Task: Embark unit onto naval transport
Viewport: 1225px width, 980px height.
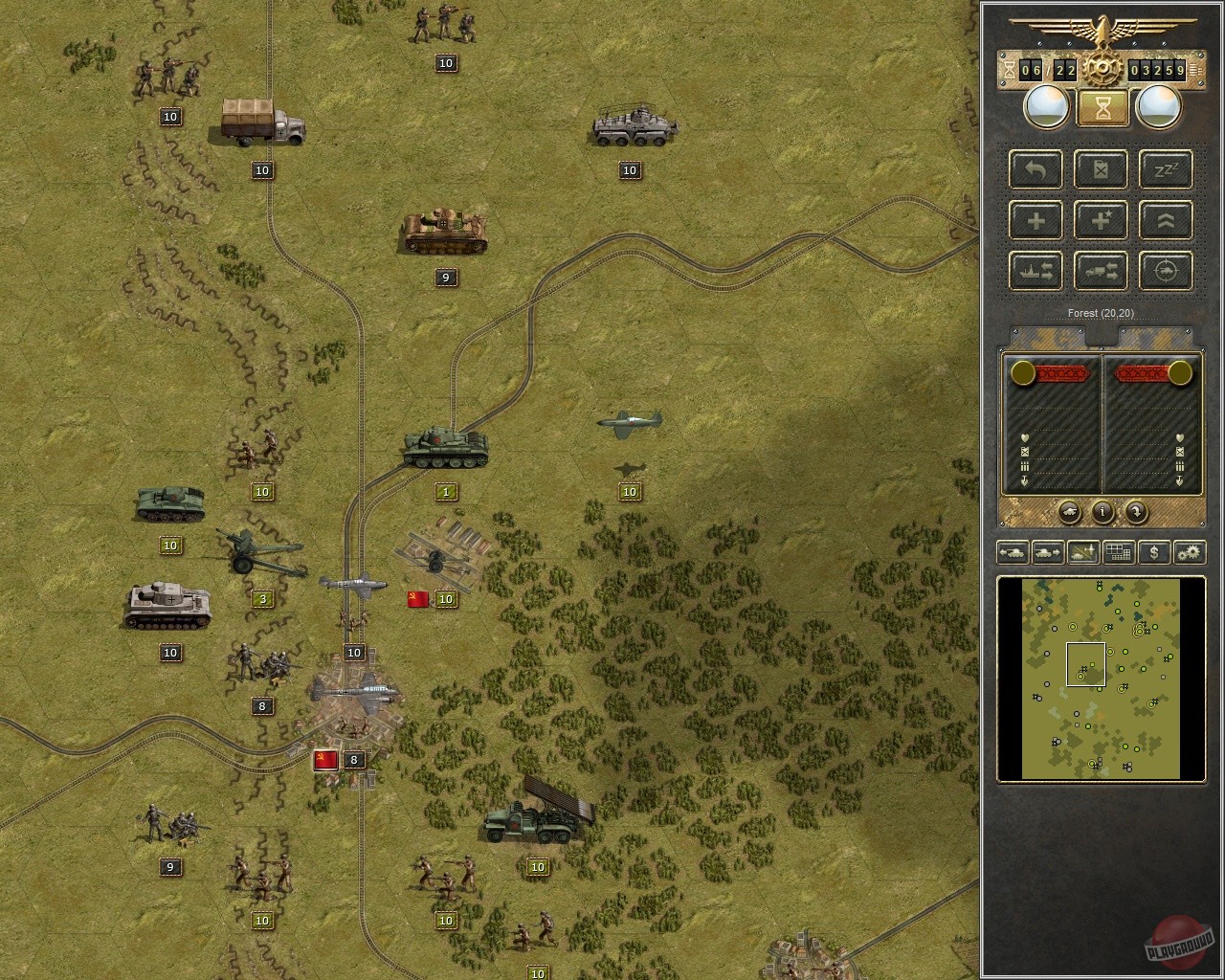Action: [1035, 271]
